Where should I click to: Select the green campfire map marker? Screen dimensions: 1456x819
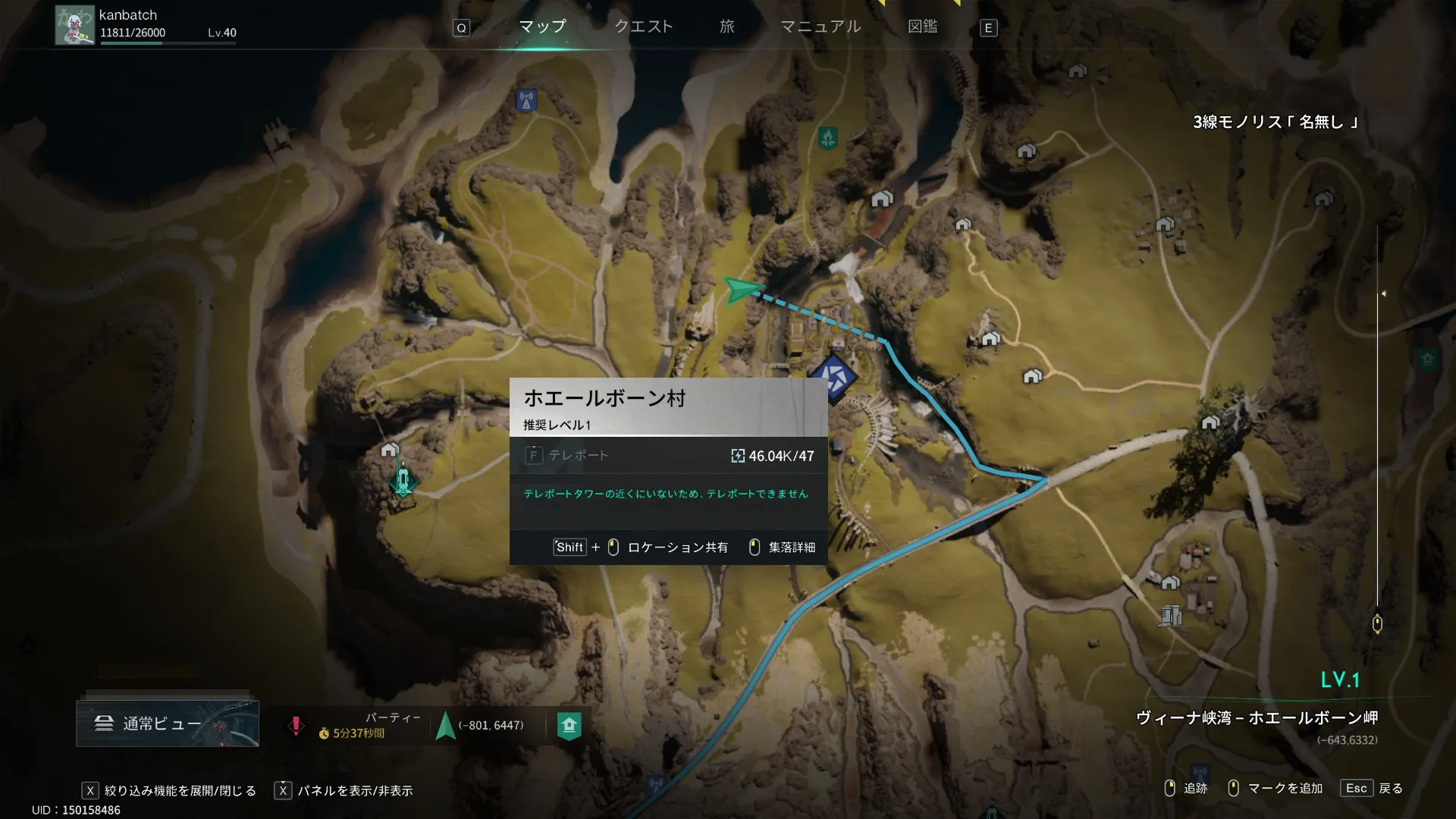point(827,138)
